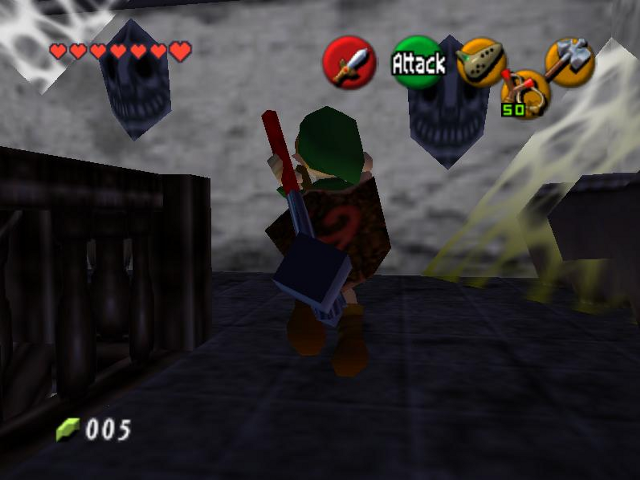The height and width of the screenshot is (480, 640).
Task: Select the ocarina item icon
Action: (481, 61)
